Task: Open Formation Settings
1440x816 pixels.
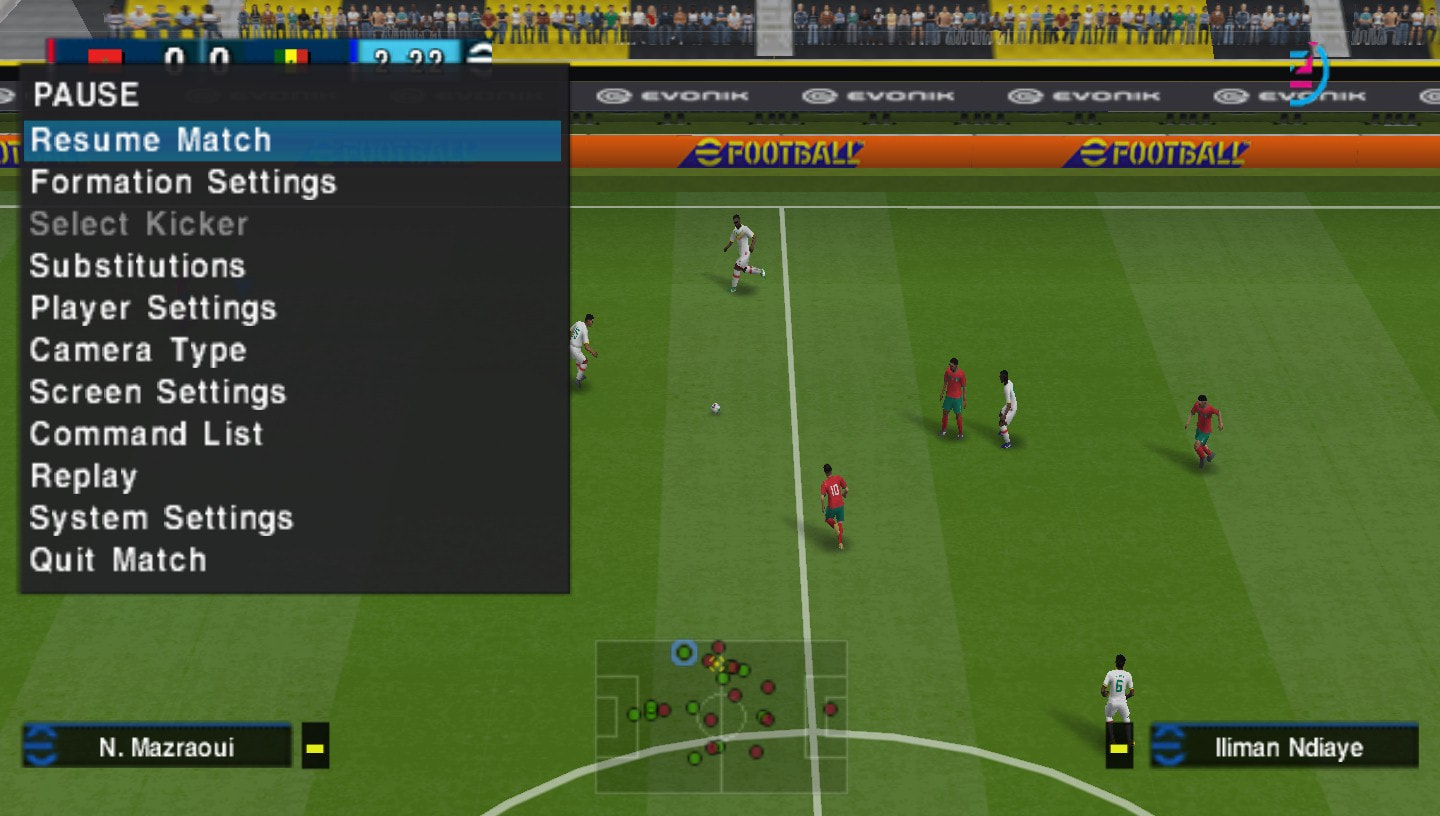Action: [x=184, y=182]
